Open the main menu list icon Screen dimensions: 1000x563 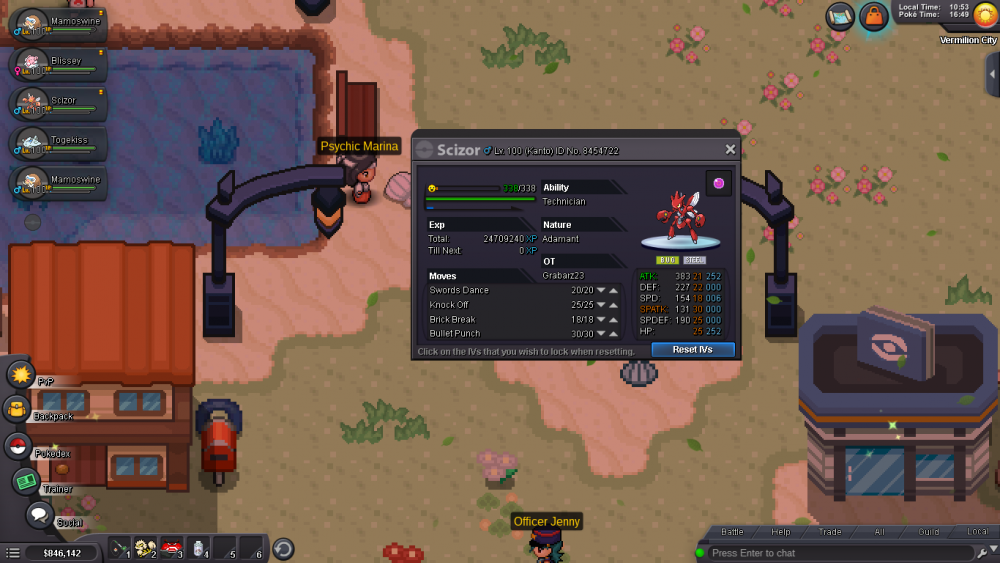[x=12, y=552]
